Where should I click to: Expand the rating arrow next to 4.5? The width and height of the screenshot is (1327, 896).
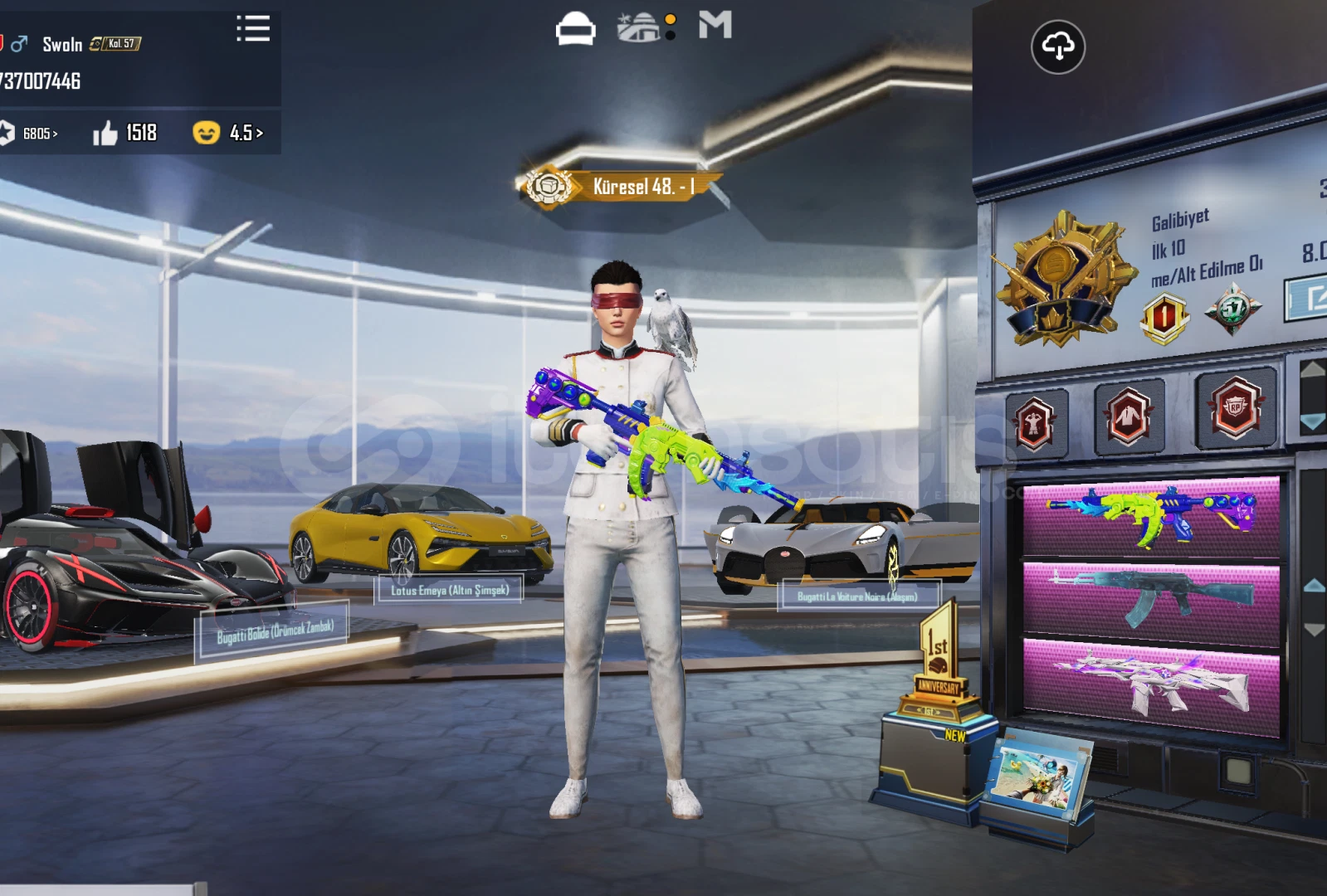pyautogui.click(x=258, y=132)
